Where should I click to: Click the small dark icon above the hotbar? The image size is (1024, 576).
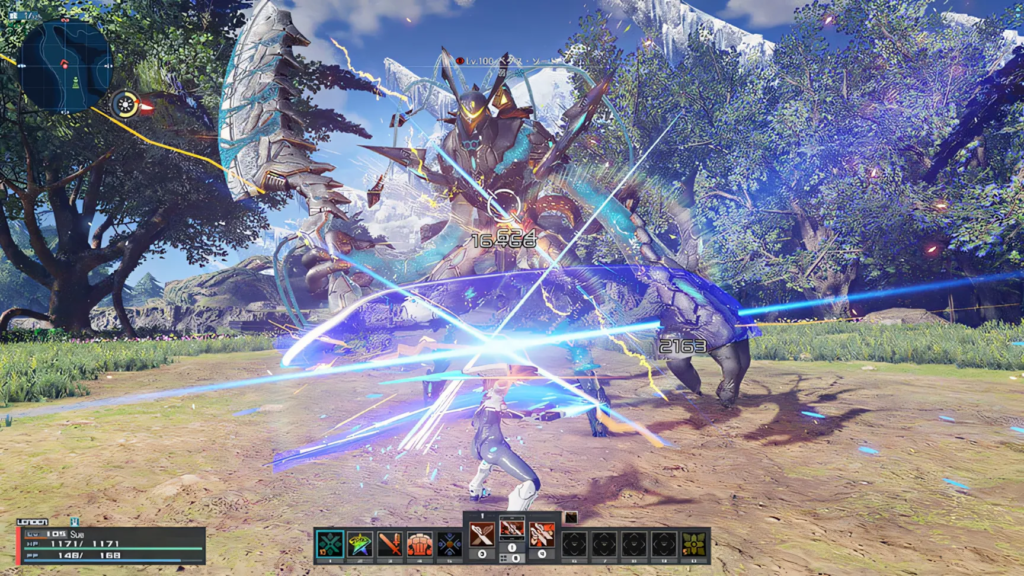coord(570,517)
